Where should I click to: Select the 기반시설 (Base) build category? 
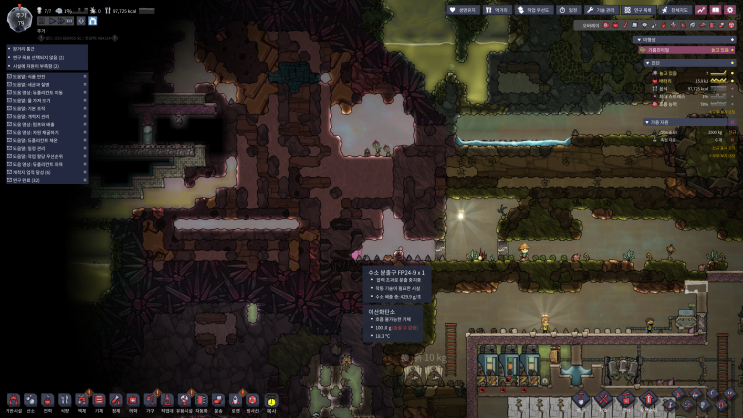coord(13,402)
